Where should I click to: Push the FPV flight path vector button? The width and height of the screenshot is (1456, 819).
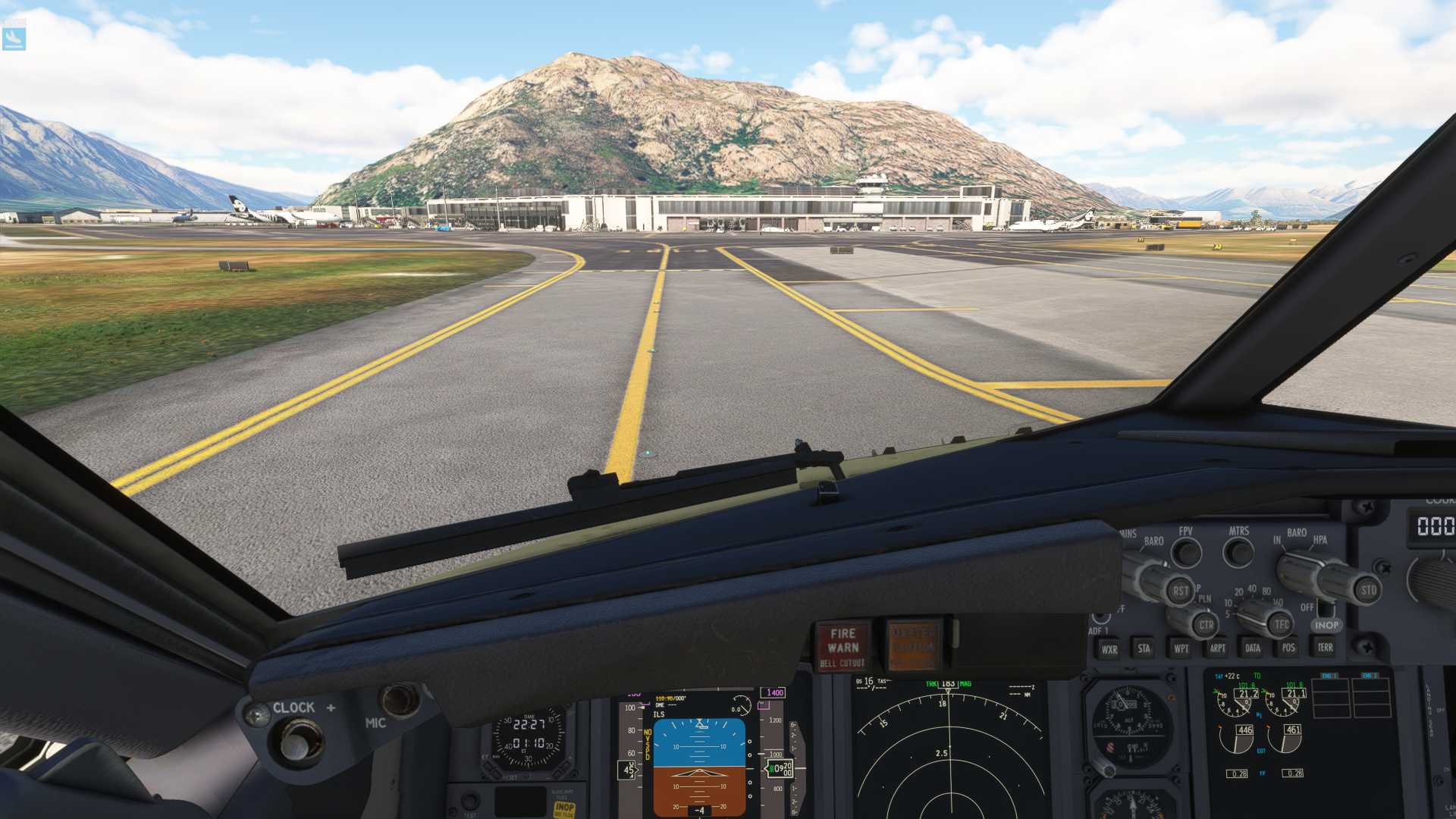1186,553
